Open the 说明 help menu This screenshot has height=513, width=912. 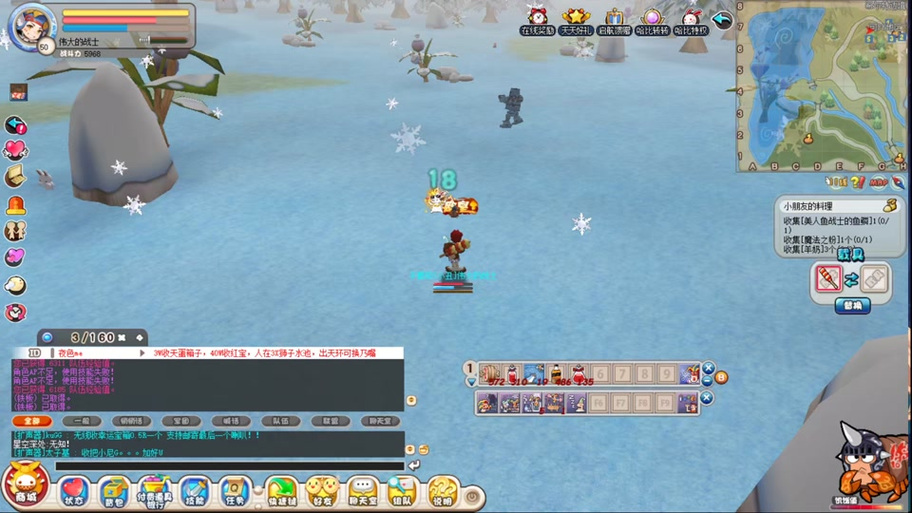point(442,491)
